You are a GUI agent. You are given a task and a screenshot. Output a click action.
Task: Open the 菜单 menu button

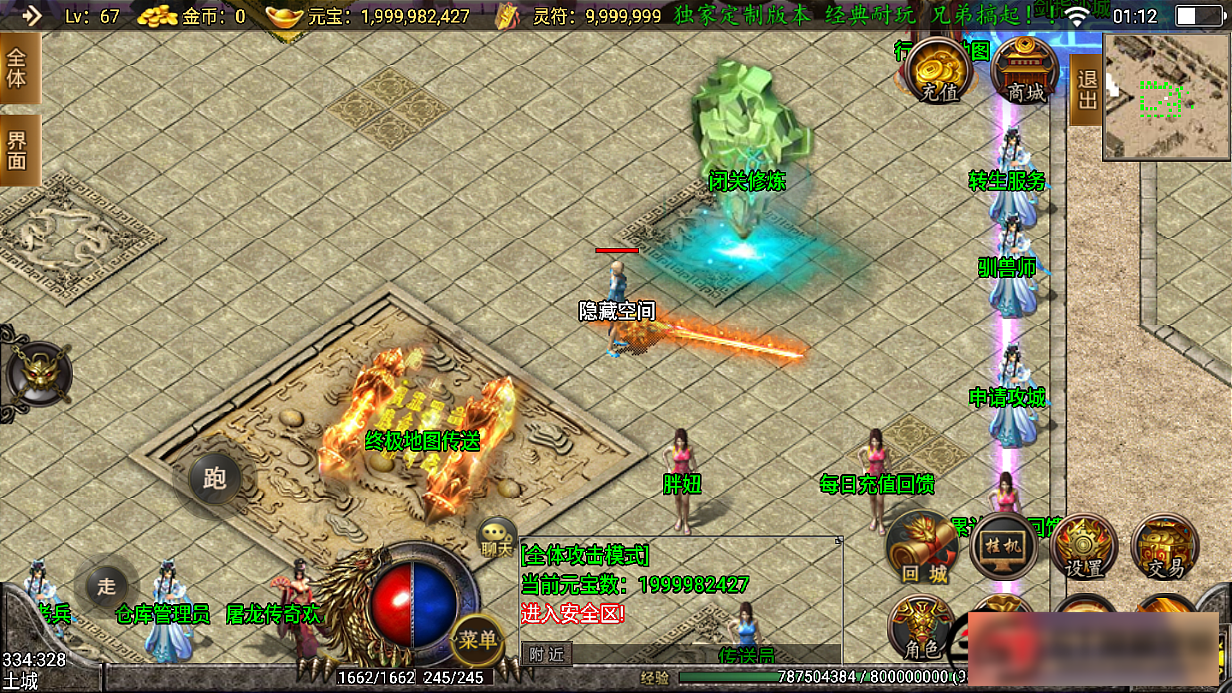point(477,640)
